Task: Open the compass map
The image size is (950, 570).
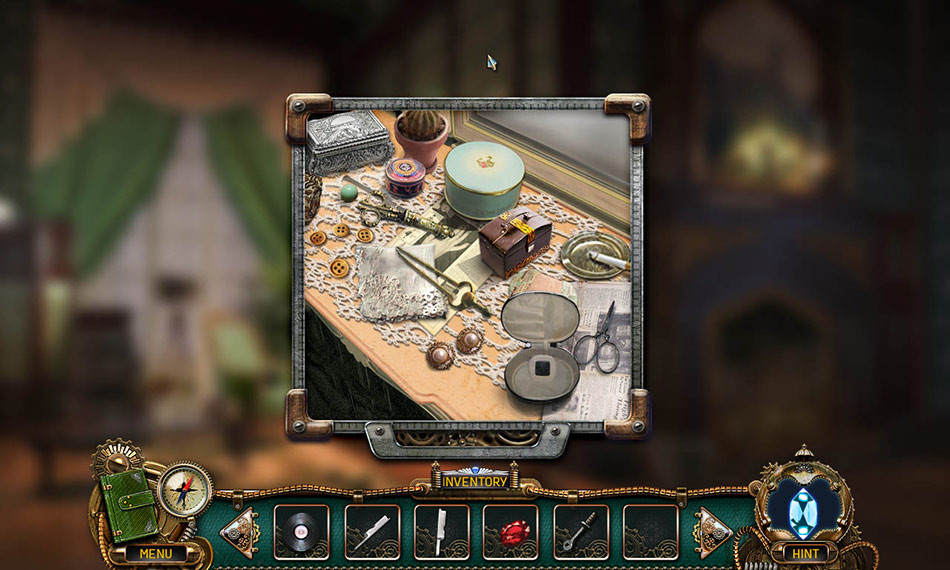Action: (185, 490)
